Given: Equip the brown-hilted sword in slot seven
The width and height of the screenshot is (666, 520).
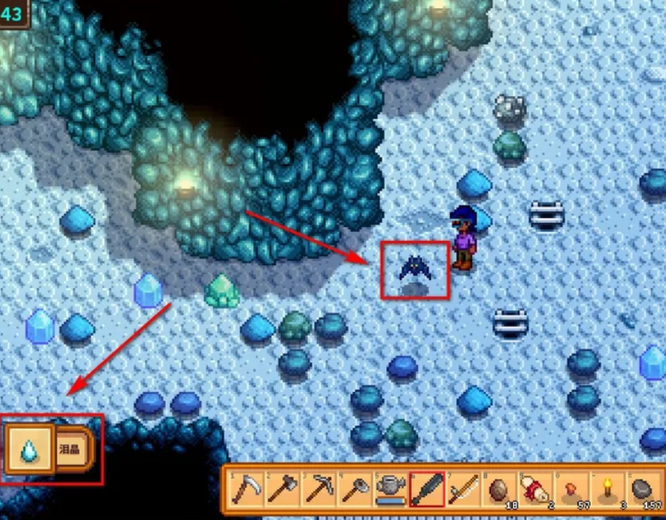Looking at the screenshot, I should 463,490.
